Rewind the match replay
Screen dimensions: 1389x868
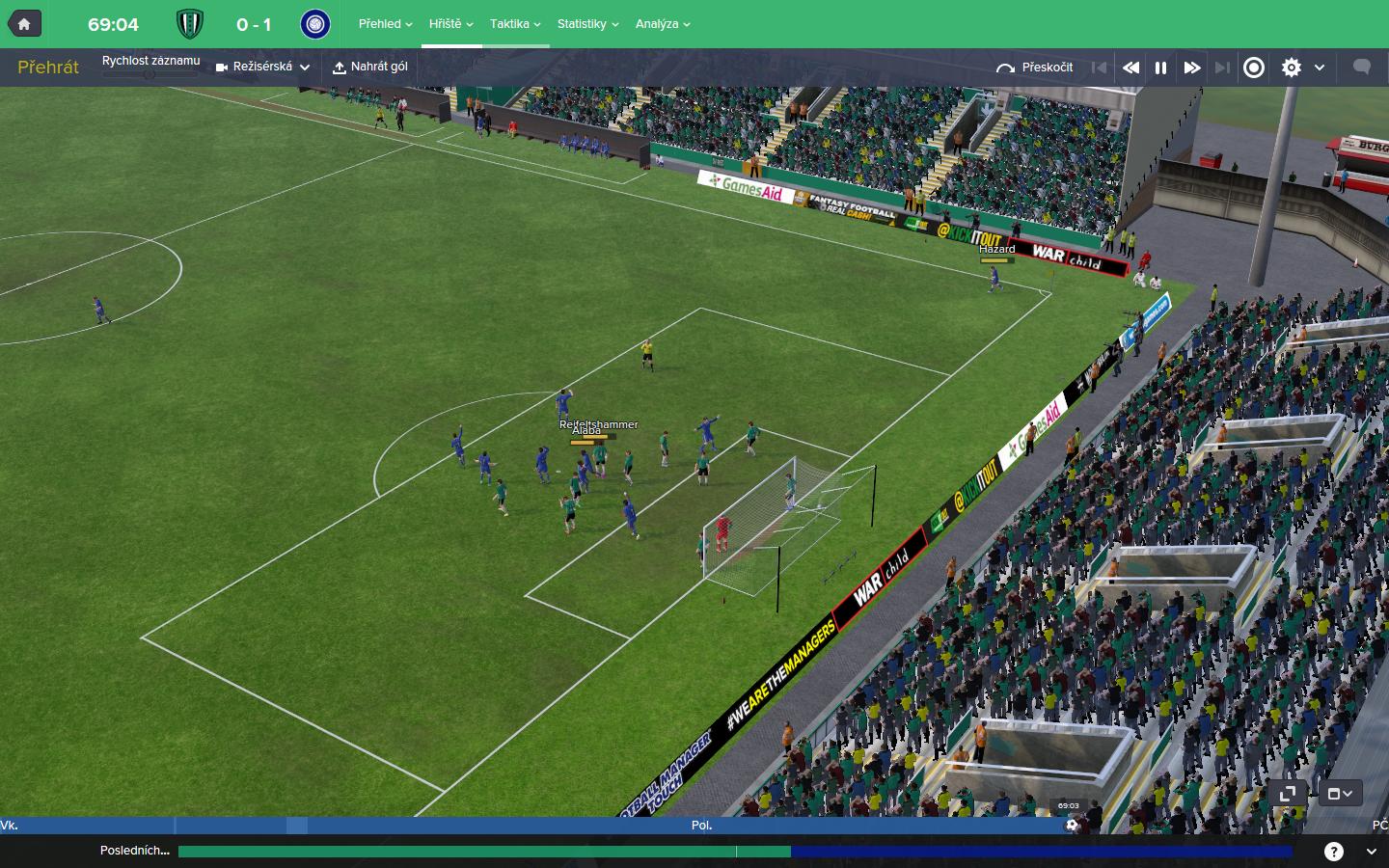1130,68
